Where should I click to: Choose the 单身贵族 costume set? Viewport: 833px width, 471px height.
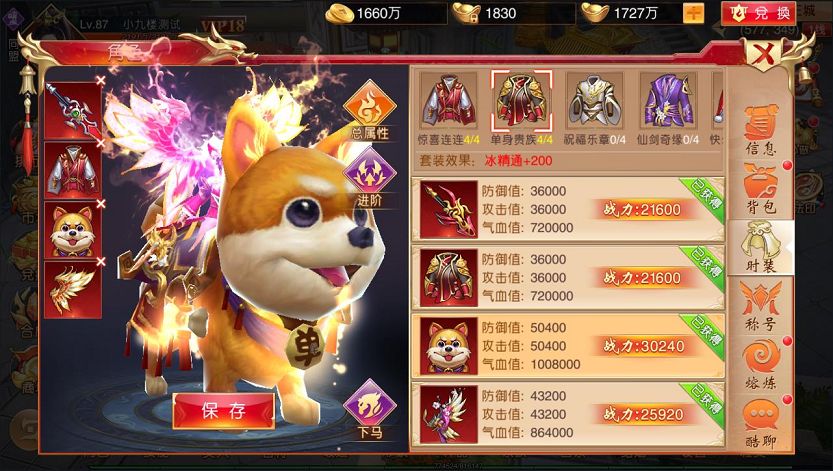click(520, 108)
